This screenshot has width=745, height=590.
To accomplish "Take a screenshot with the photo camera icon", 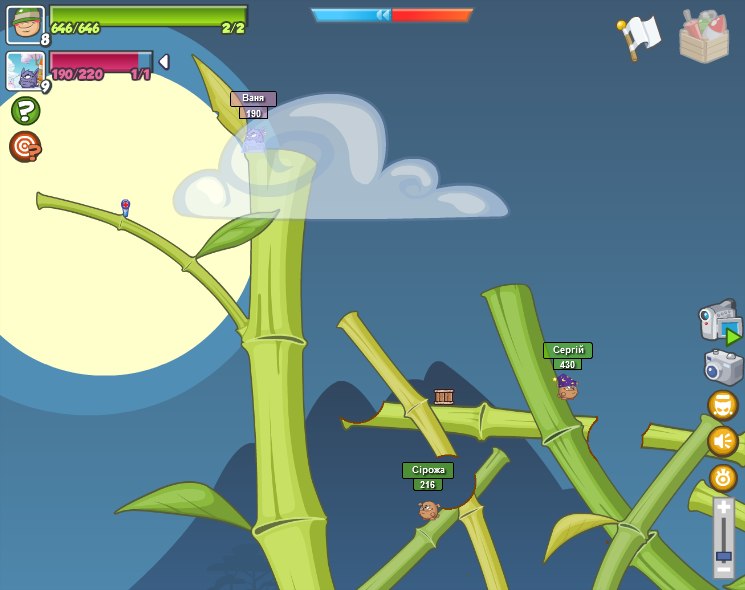I will point(722,366).
